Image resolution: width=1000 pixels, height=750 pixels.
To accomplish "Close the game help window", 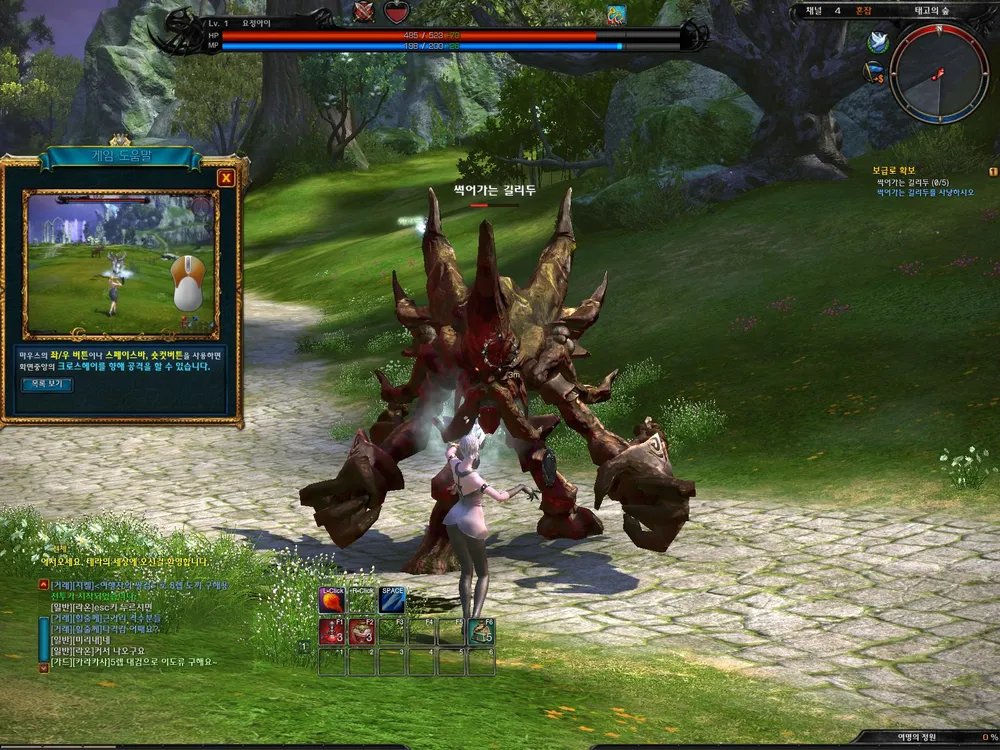I will 226,179.
